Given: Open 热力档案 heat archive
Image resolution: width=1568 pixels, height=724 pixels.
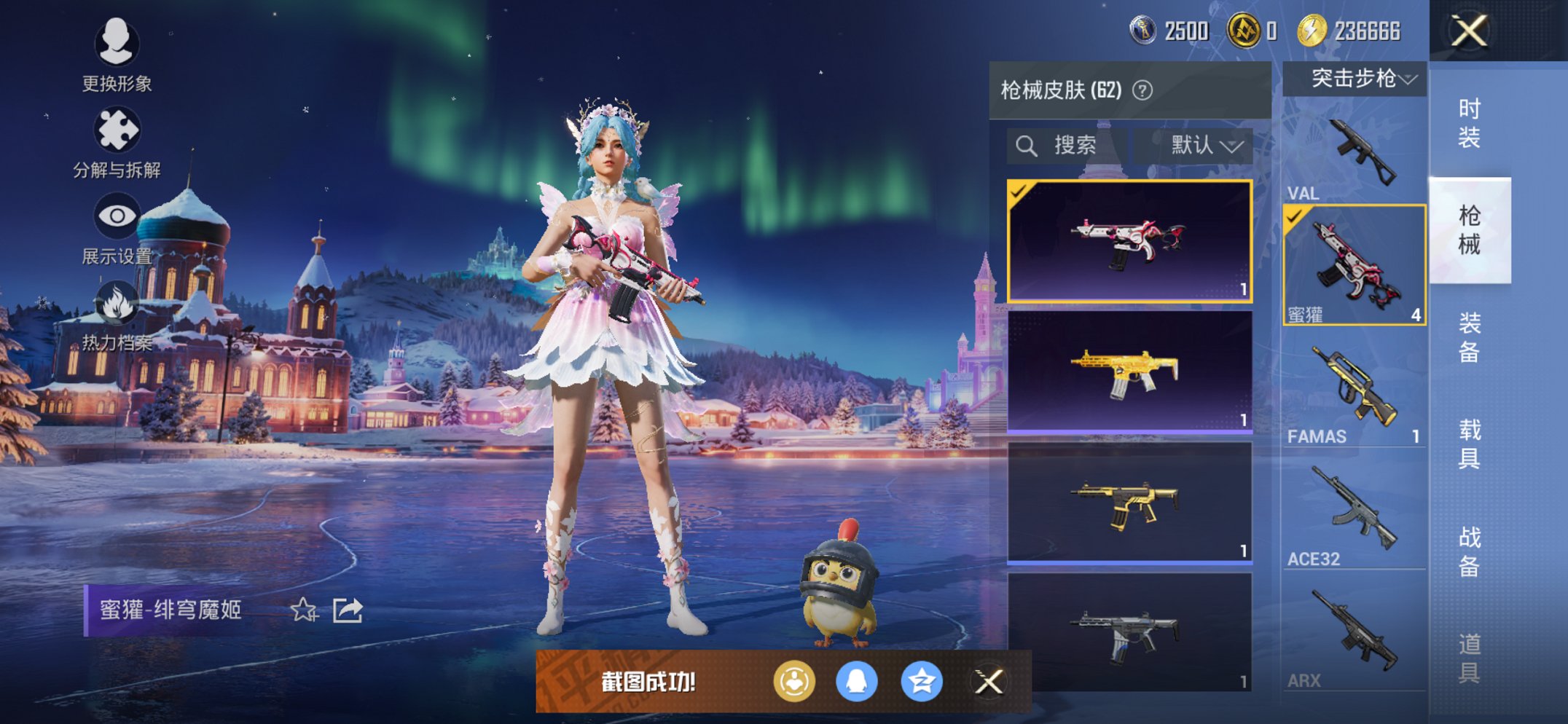Looking at the screenshot, I should (117, 315).
